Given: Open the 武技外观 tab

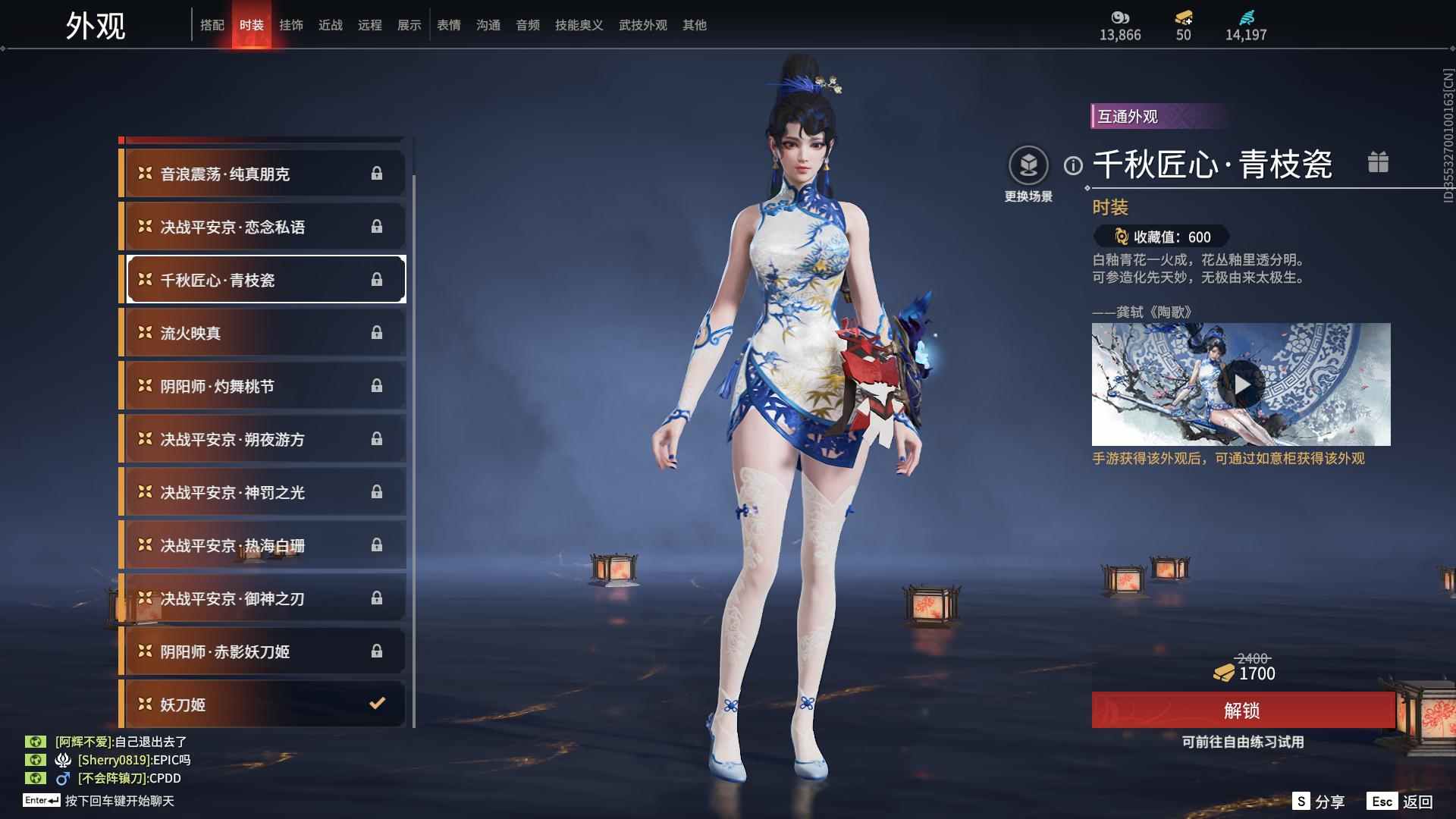Looking at the screenshot, I should point(641,24).
